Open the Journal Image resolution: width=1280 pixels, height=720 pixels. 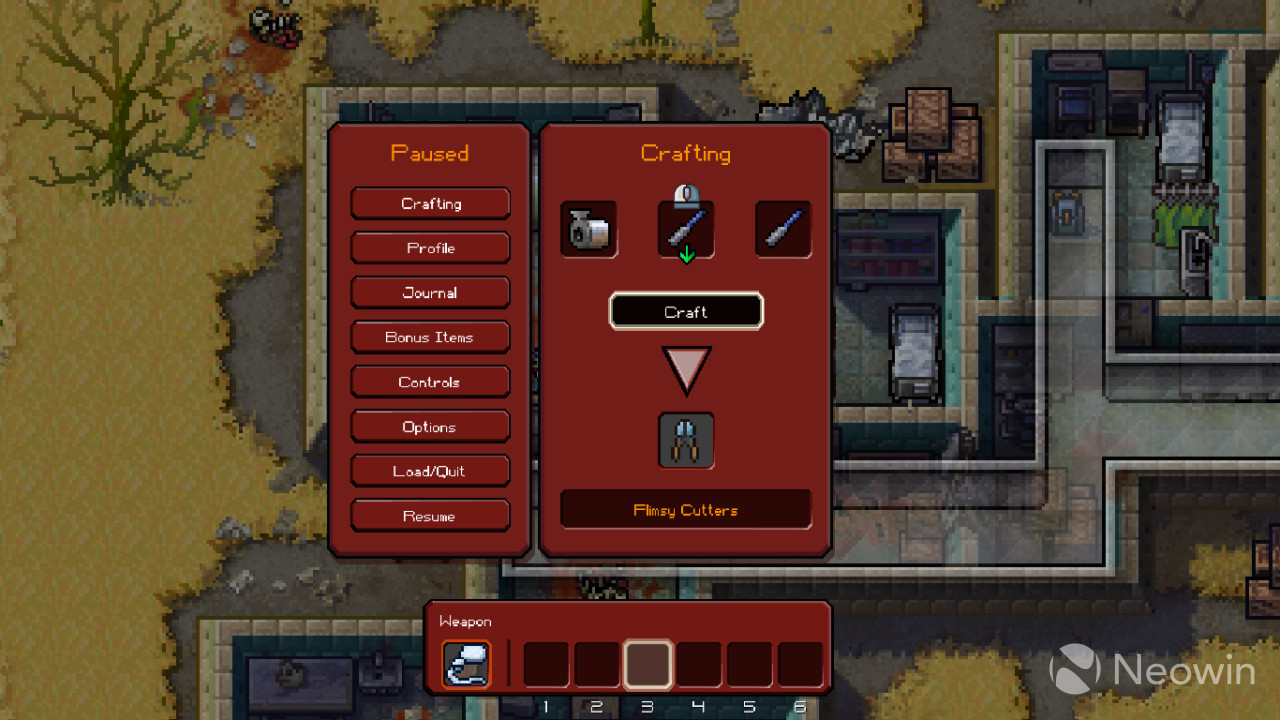(430, 293)
